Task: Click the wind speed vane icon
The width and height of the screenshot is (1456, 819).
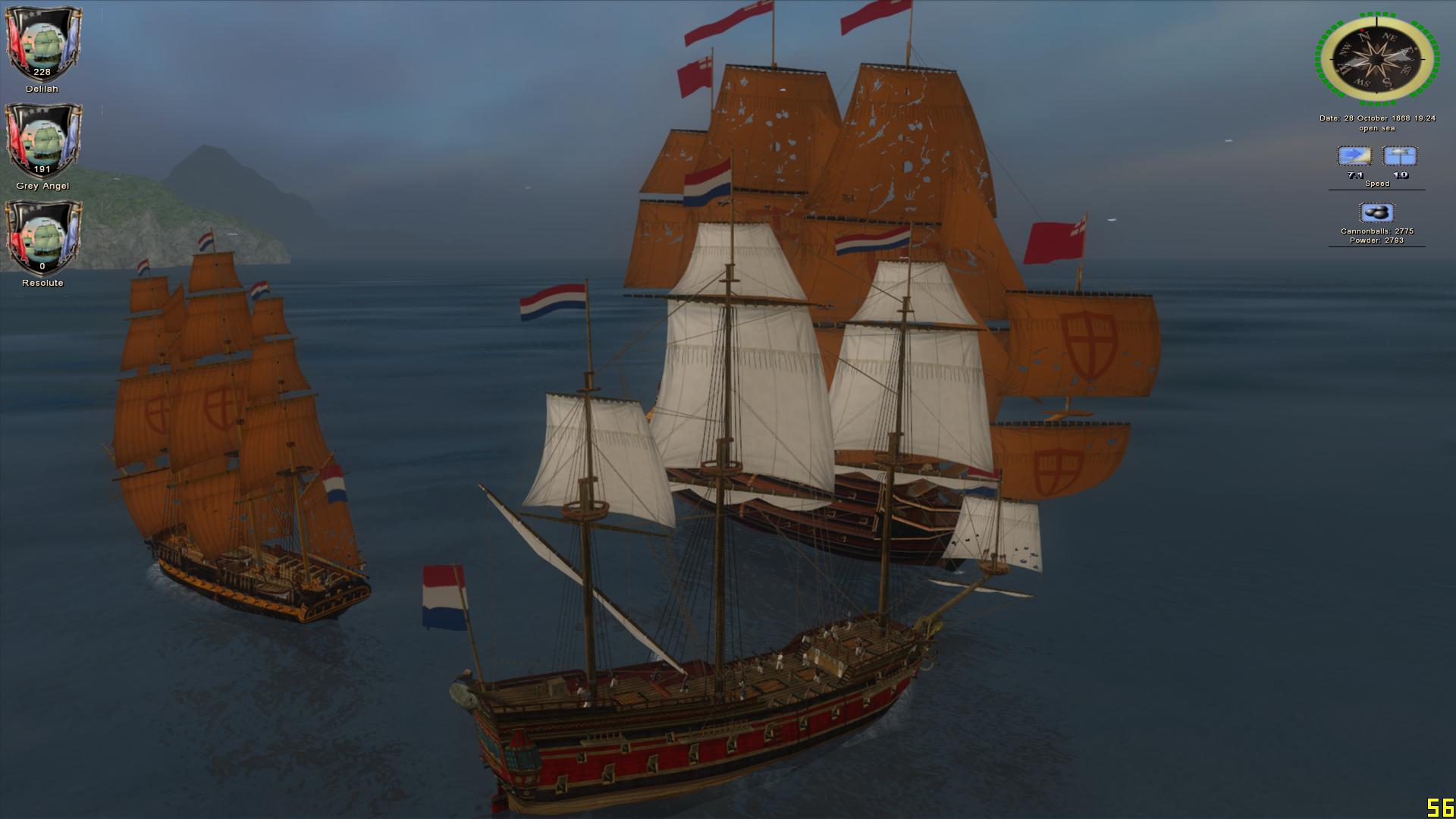Action: [1400, 157]
